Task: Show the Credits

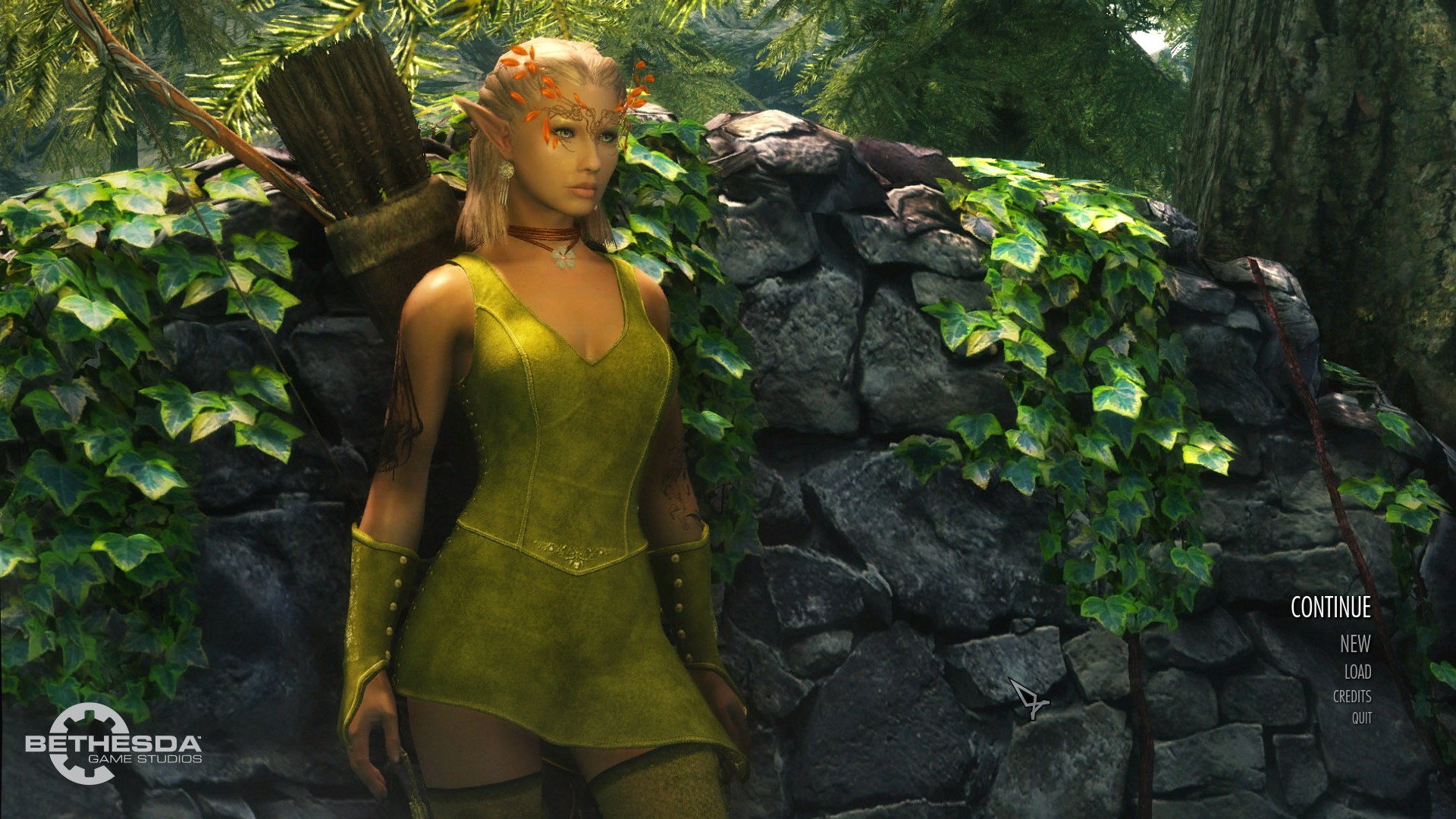Action: [1351, 696]
